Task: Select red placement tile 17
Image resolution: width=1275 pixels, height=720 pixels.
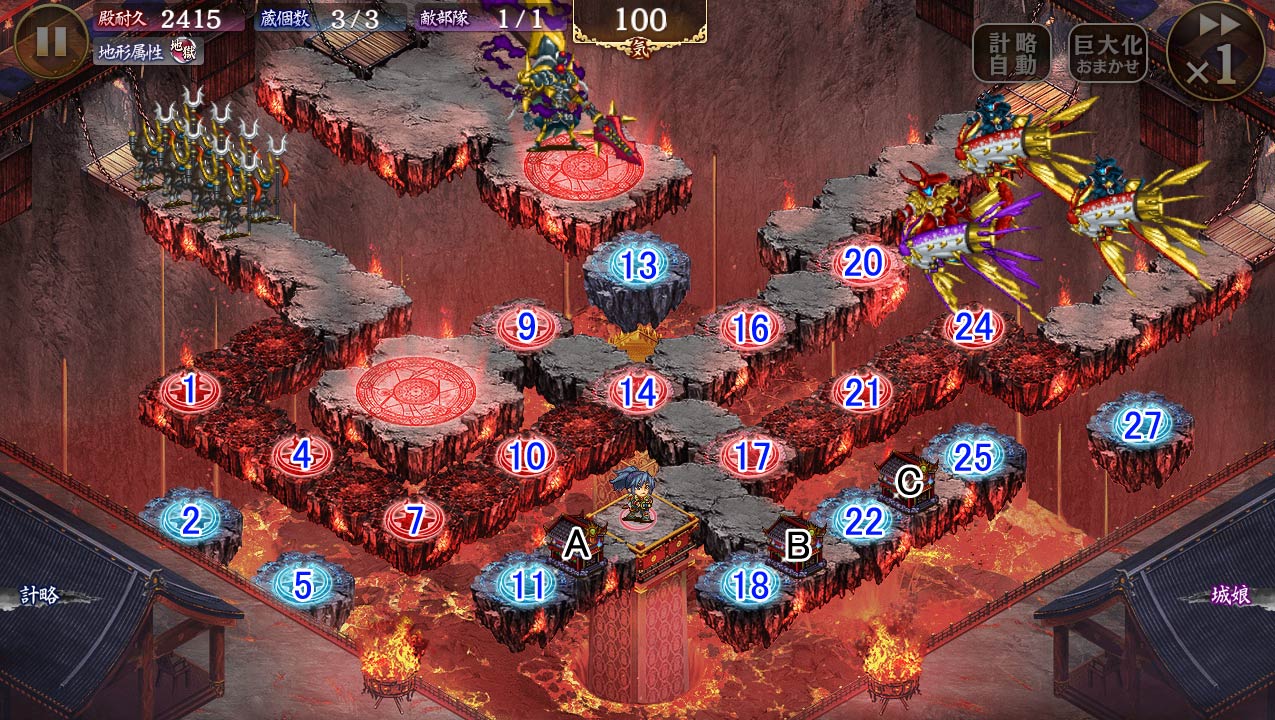Action: click(751, 456)
